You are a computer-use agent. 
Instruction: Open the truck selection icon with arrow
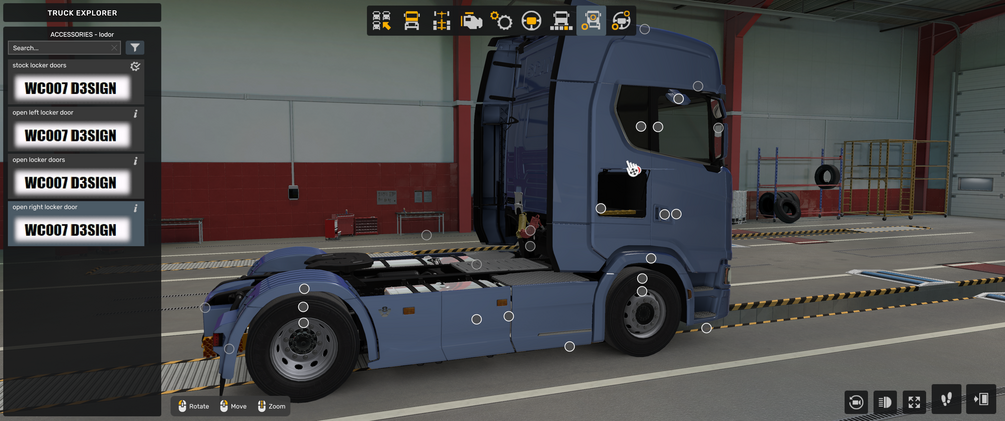point(381,21)
